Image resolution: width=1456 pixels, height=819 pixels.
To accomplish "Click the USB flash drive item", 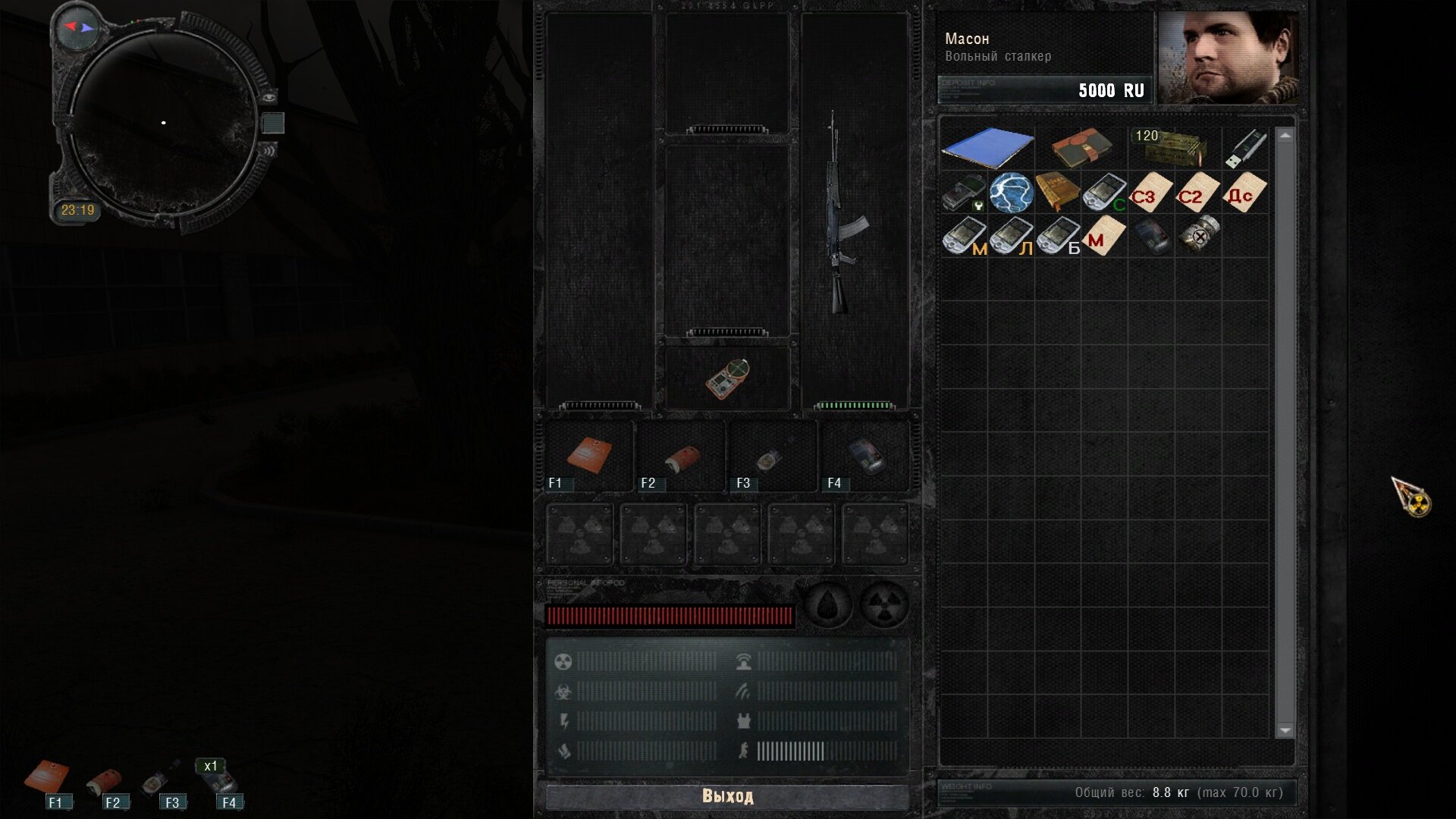I will click(x=1246, y=147).
